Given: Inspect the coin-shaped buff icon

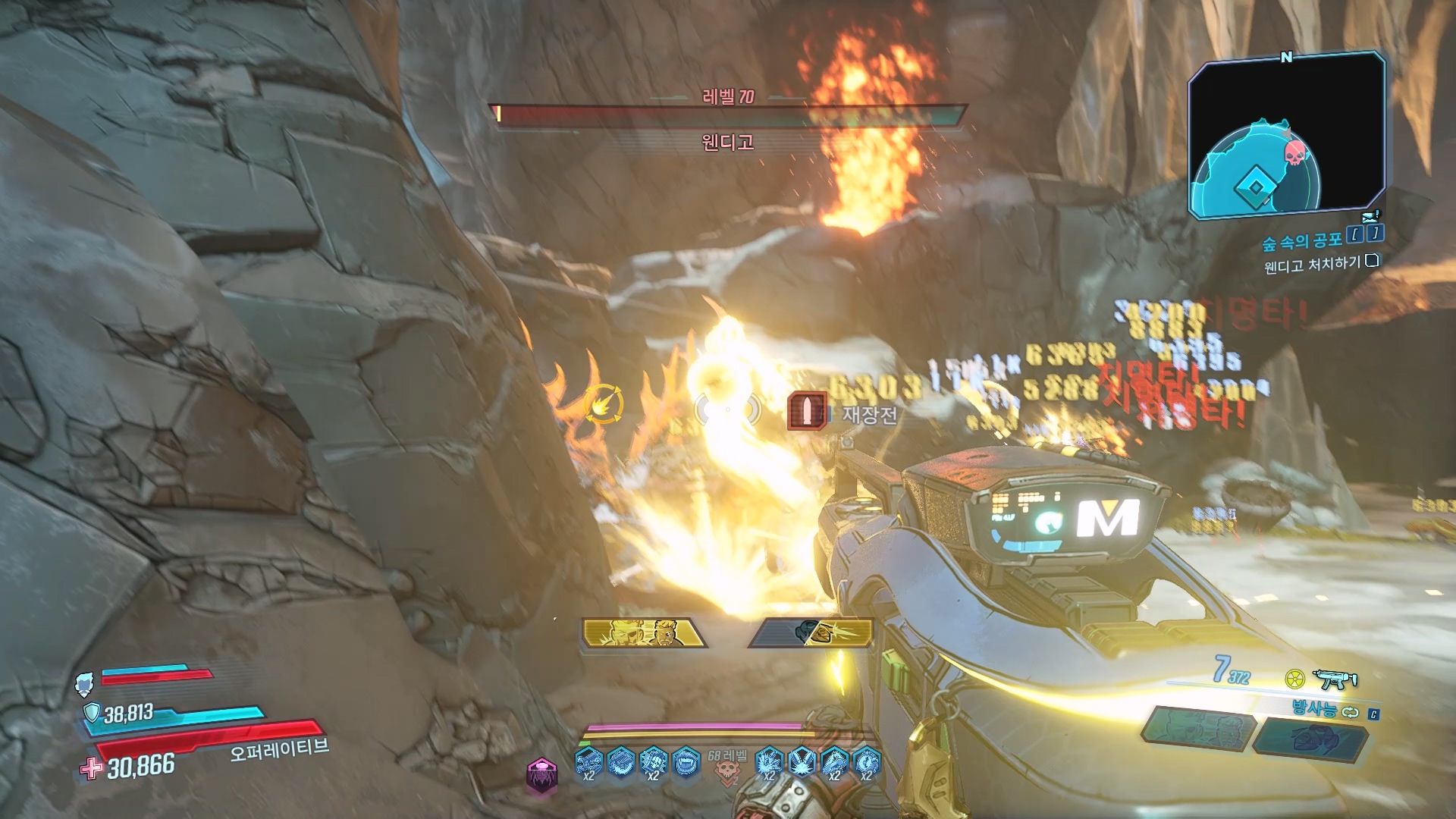Looking at the screenshot, I should (x=867, y=761).
